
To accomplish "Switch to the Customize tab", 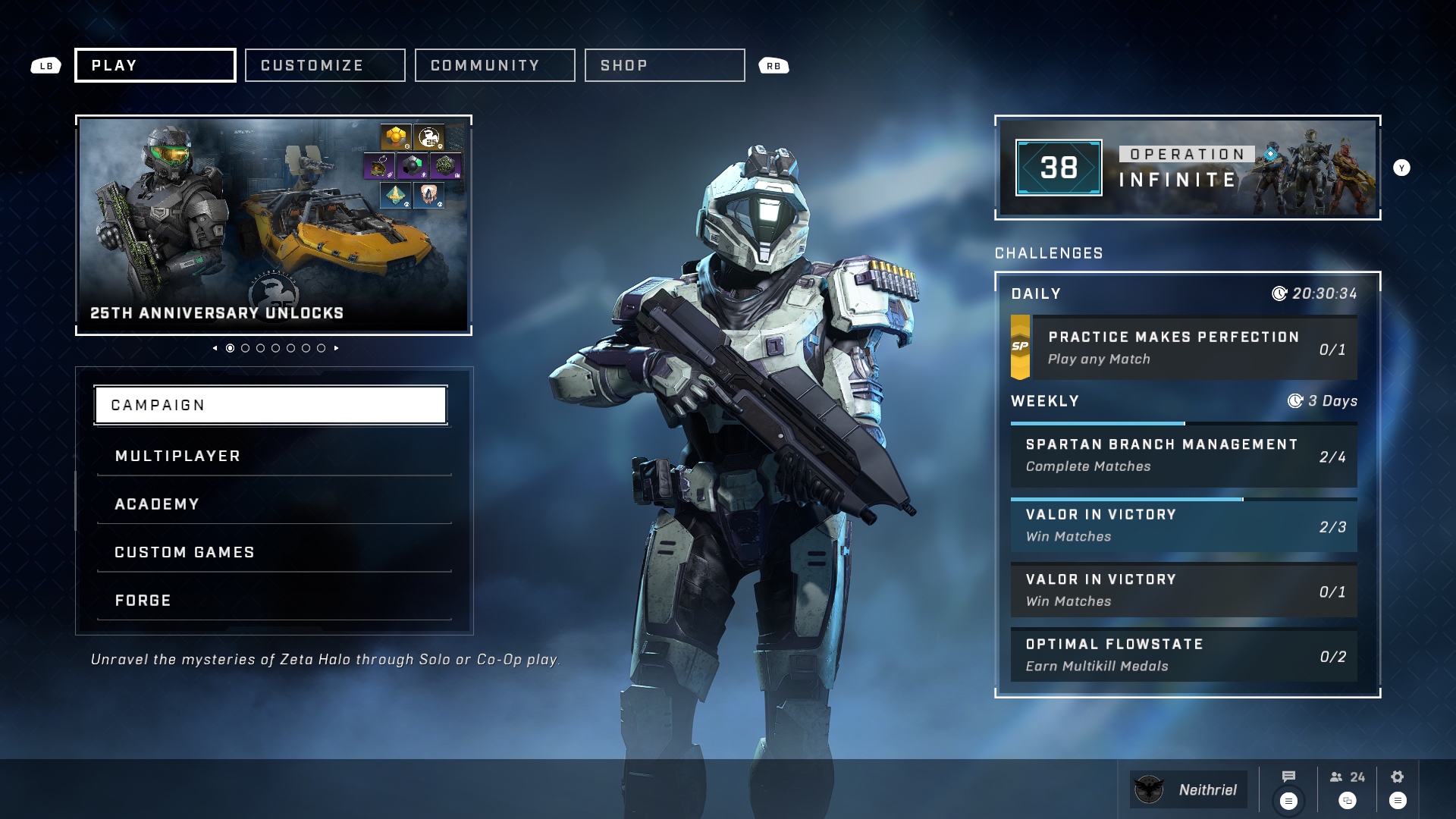I will point(325,65).
